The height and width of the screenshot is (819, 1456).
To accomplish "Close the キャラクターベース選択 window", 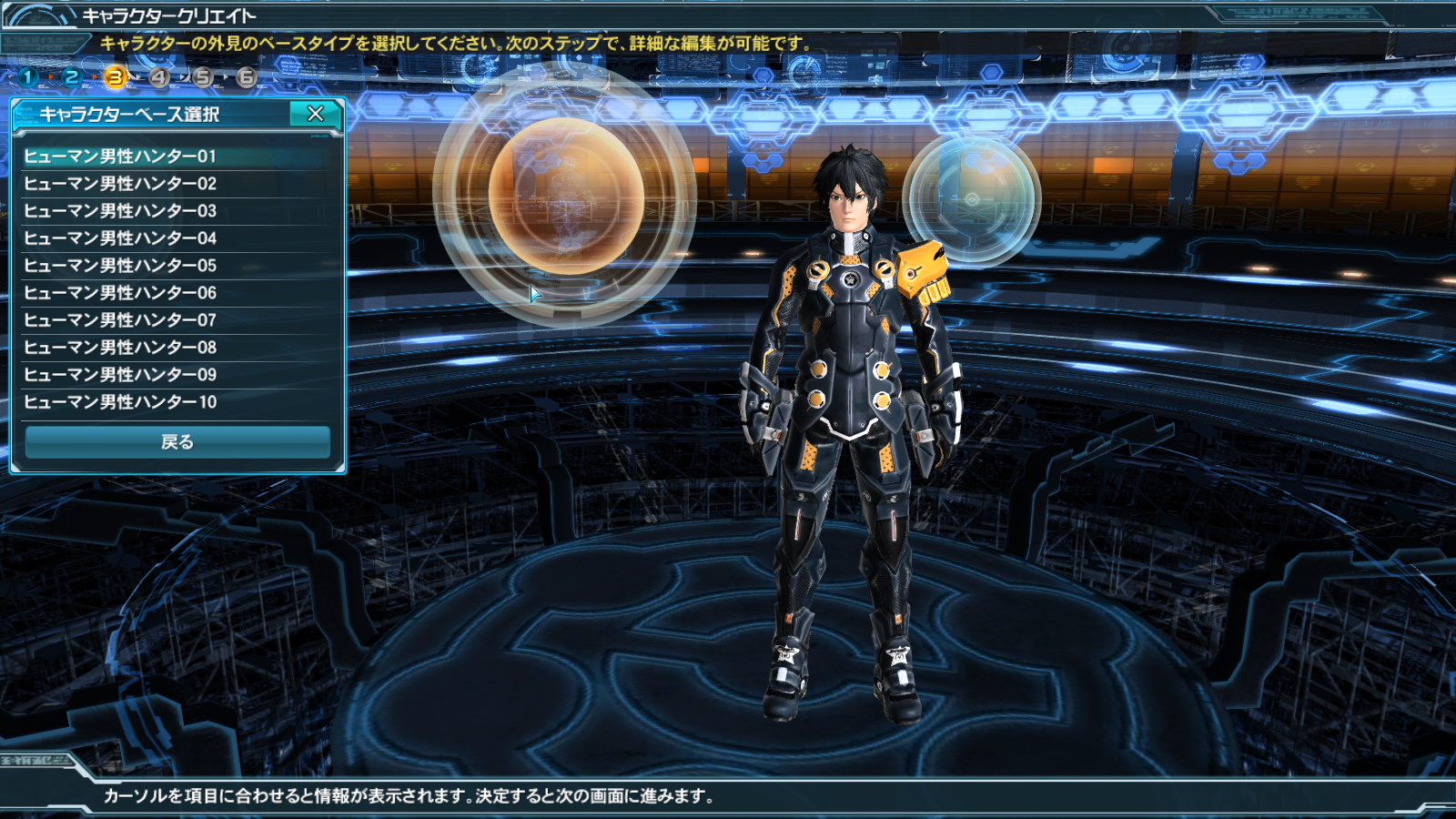I will [x=315, y=114].
